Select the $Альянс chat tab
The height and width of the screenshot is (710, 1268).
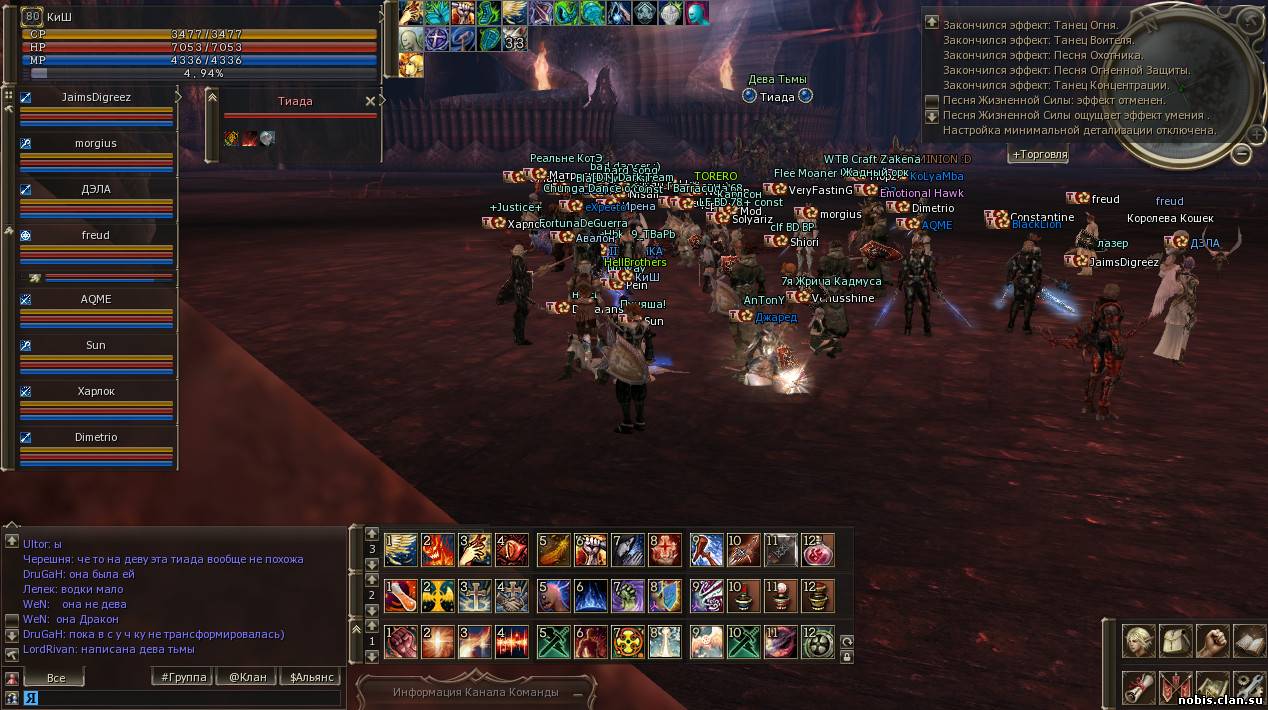click(x=312, y=677)
